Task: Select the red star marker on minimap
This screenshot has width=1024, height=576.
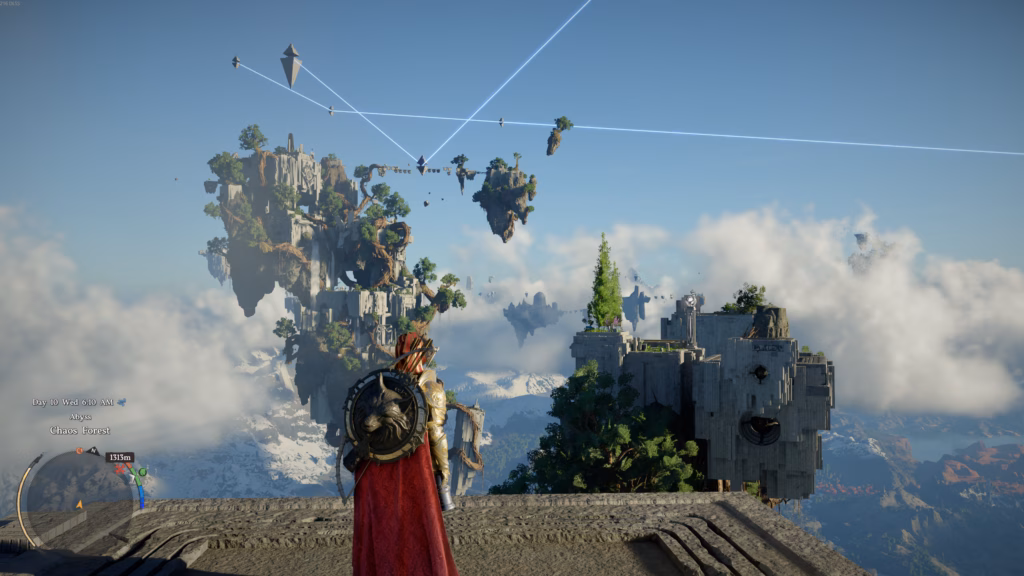Action: (120, 469)
